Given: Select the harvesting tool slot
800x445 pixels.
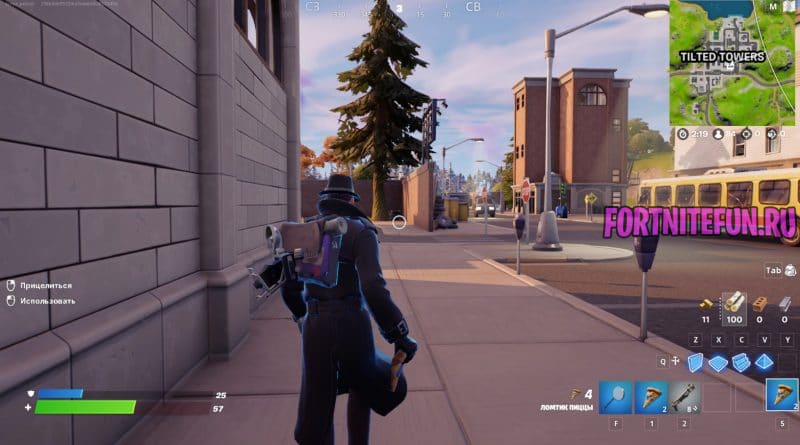Looking at the screenshot, I should click(x=617, y=396).
